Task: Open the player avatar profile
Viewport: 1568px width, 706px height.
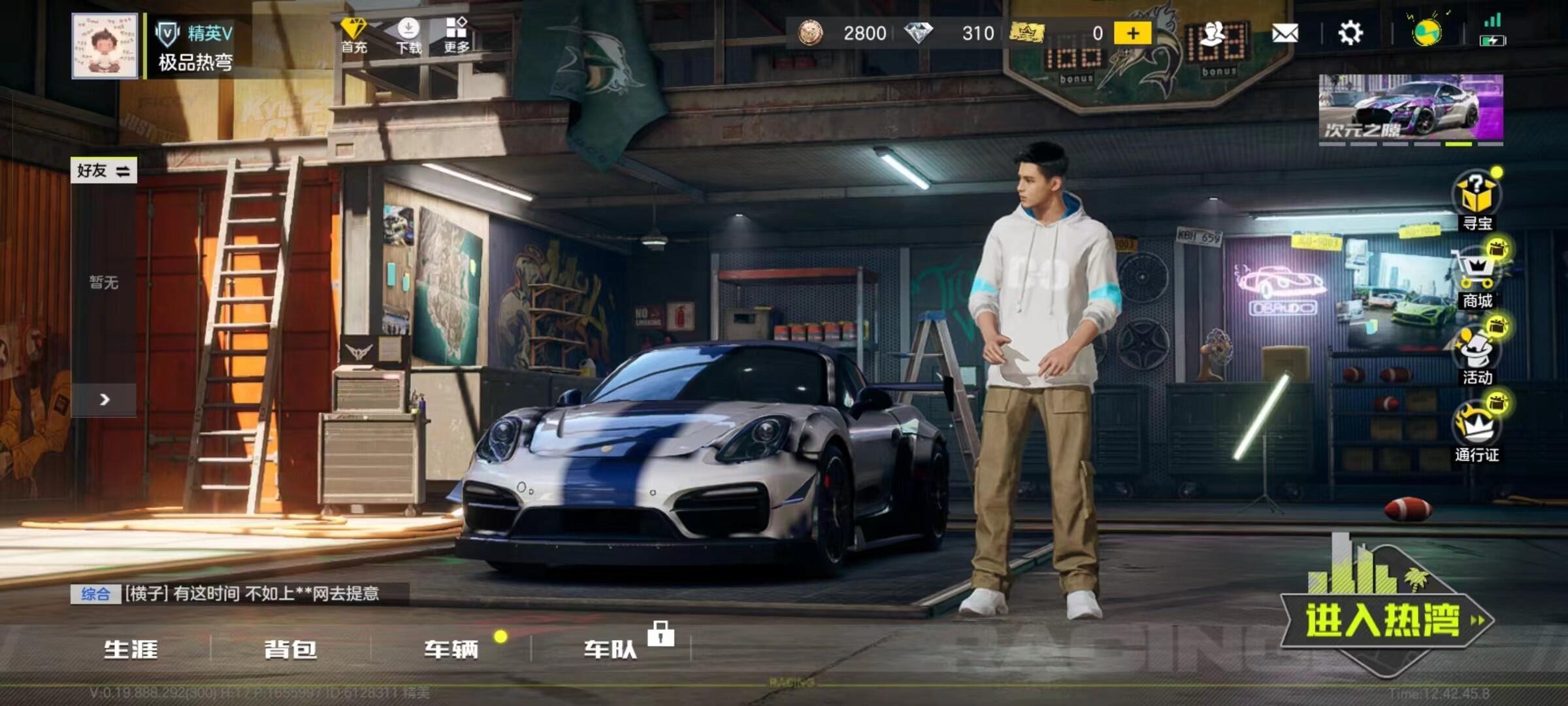Action: point(105,46)
